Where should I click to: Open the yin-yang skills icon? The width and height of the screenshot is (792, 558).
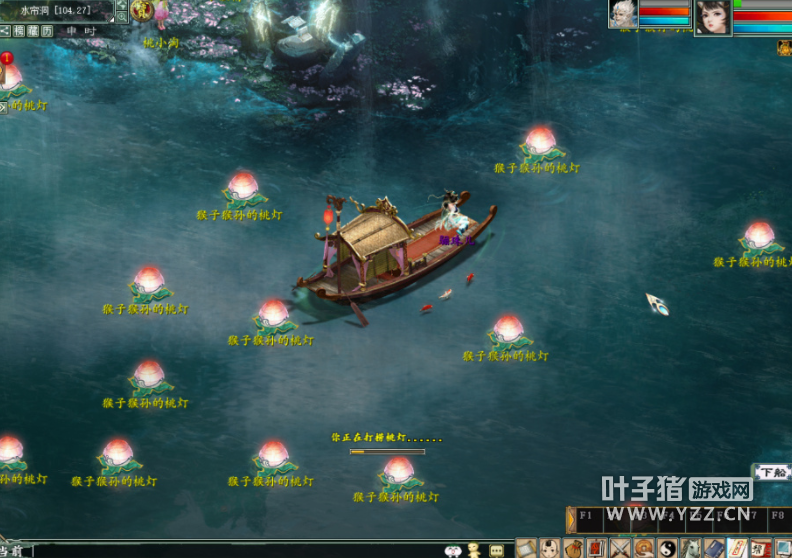click(x=666, y=548)
